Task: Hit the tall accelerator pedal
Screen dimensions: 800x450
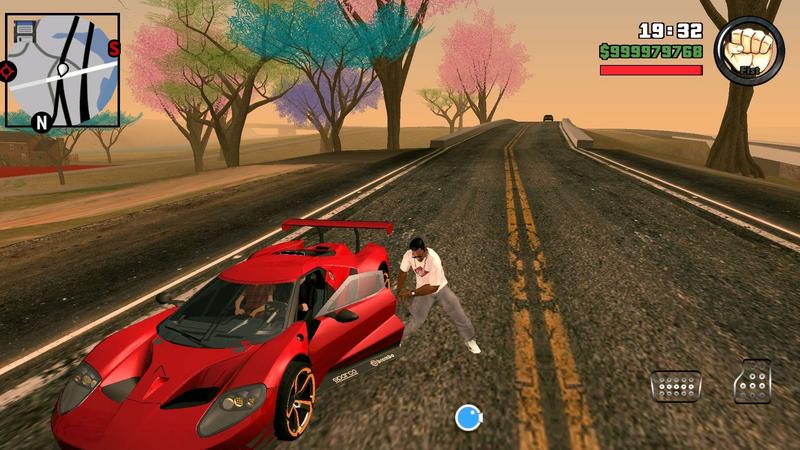Action: coord(752,381)
